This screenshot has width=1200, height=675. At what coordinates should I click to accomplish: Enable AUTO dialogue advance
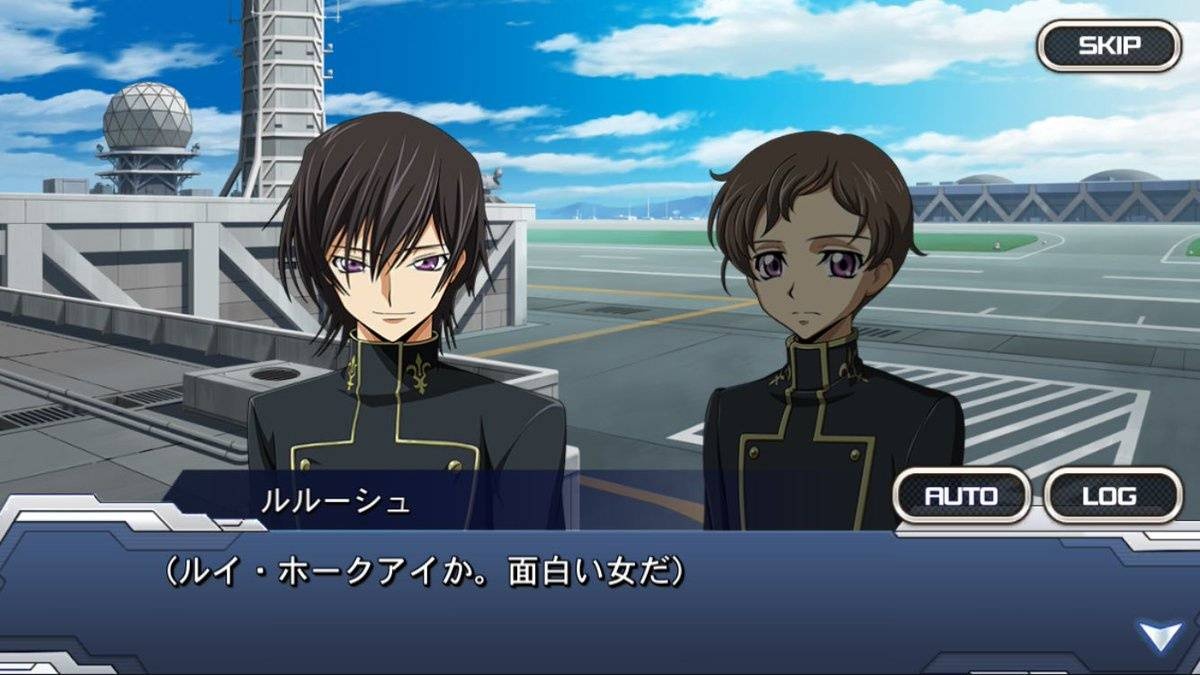[x=961, y=495]
